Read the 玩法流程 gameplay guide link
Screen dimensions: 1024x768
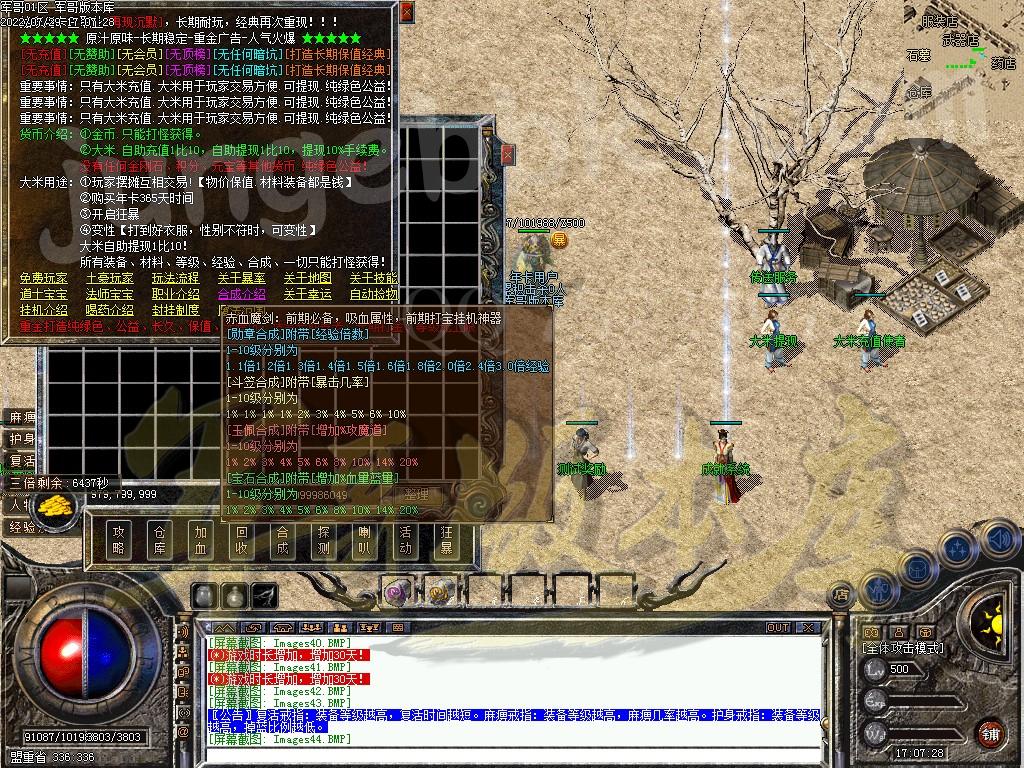click(175, 278)
